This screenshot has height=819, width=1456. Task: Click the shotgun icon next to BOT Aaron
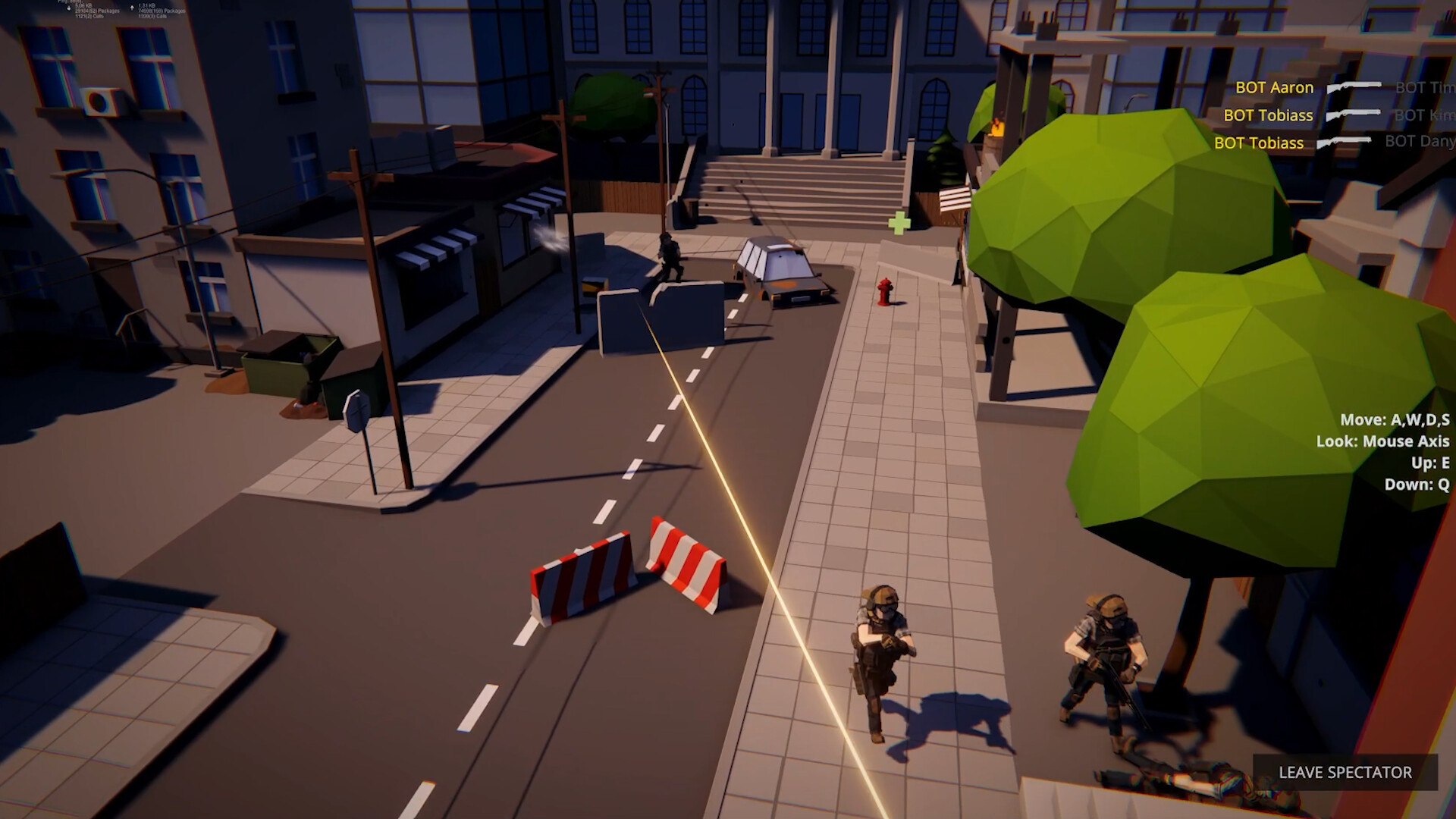(1352, 86)
